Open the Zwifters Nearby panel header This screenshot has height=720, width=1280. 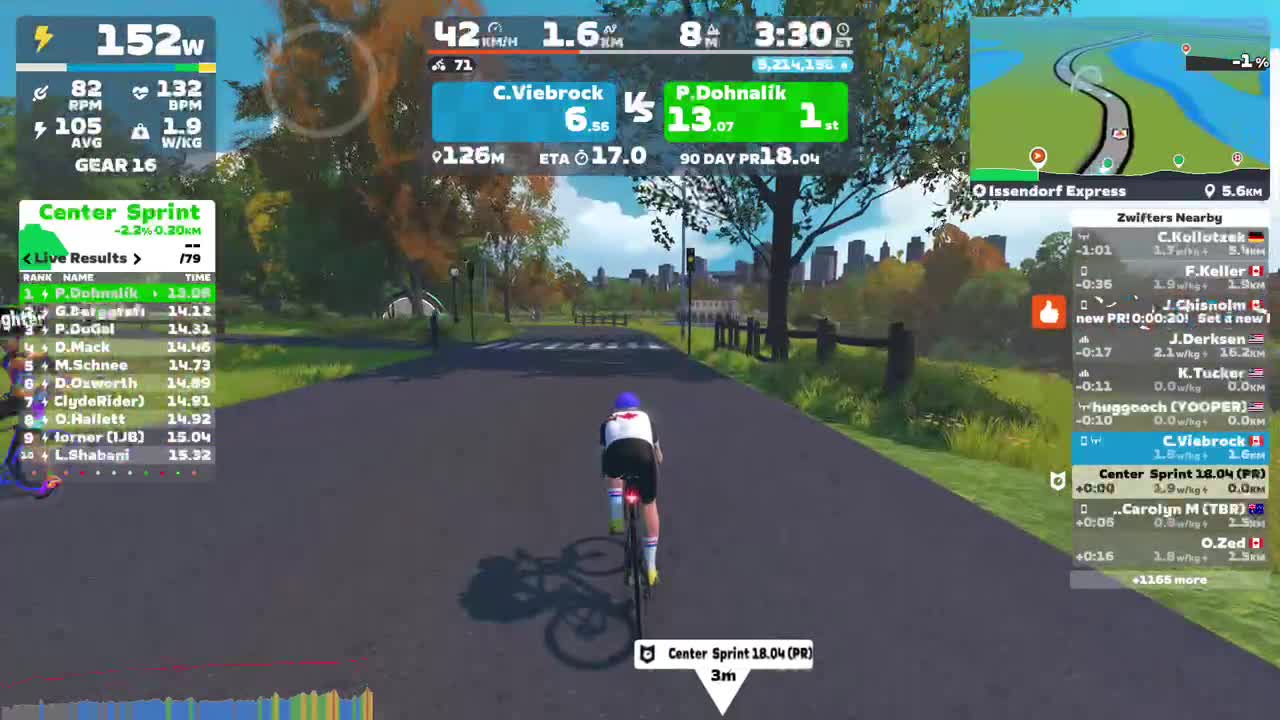coord(1169,217)
